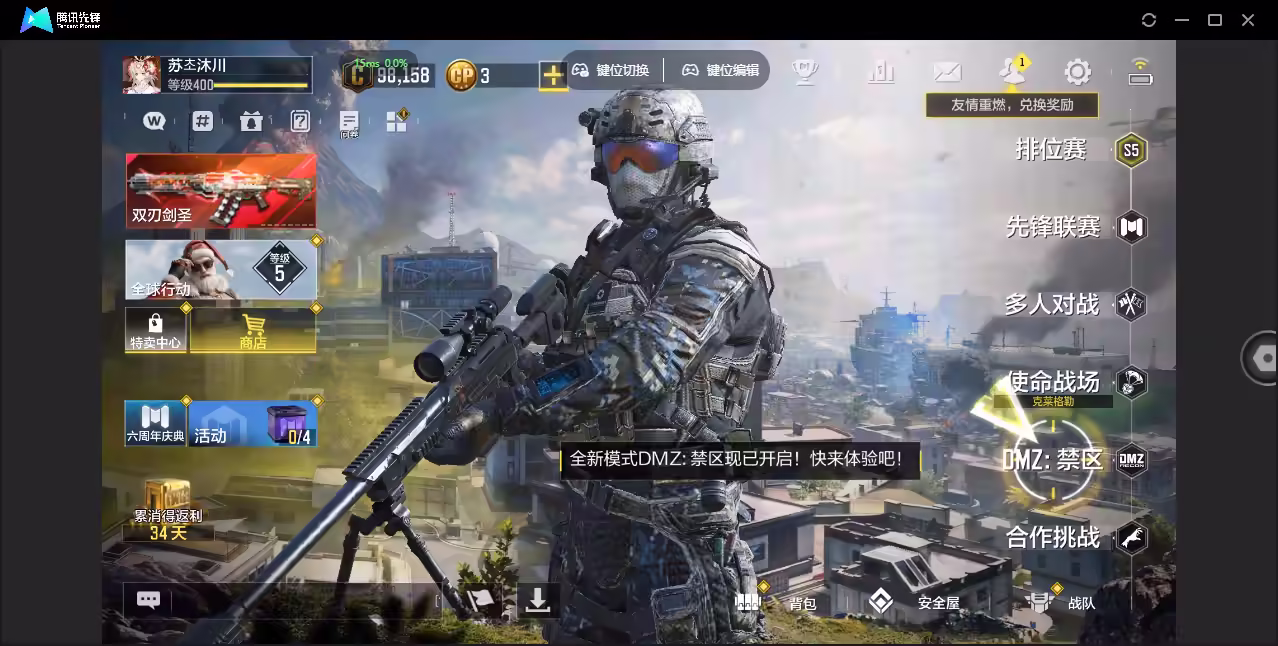Open the friends icon with notification
1278x646 pixels.
tap(1011, 71)
